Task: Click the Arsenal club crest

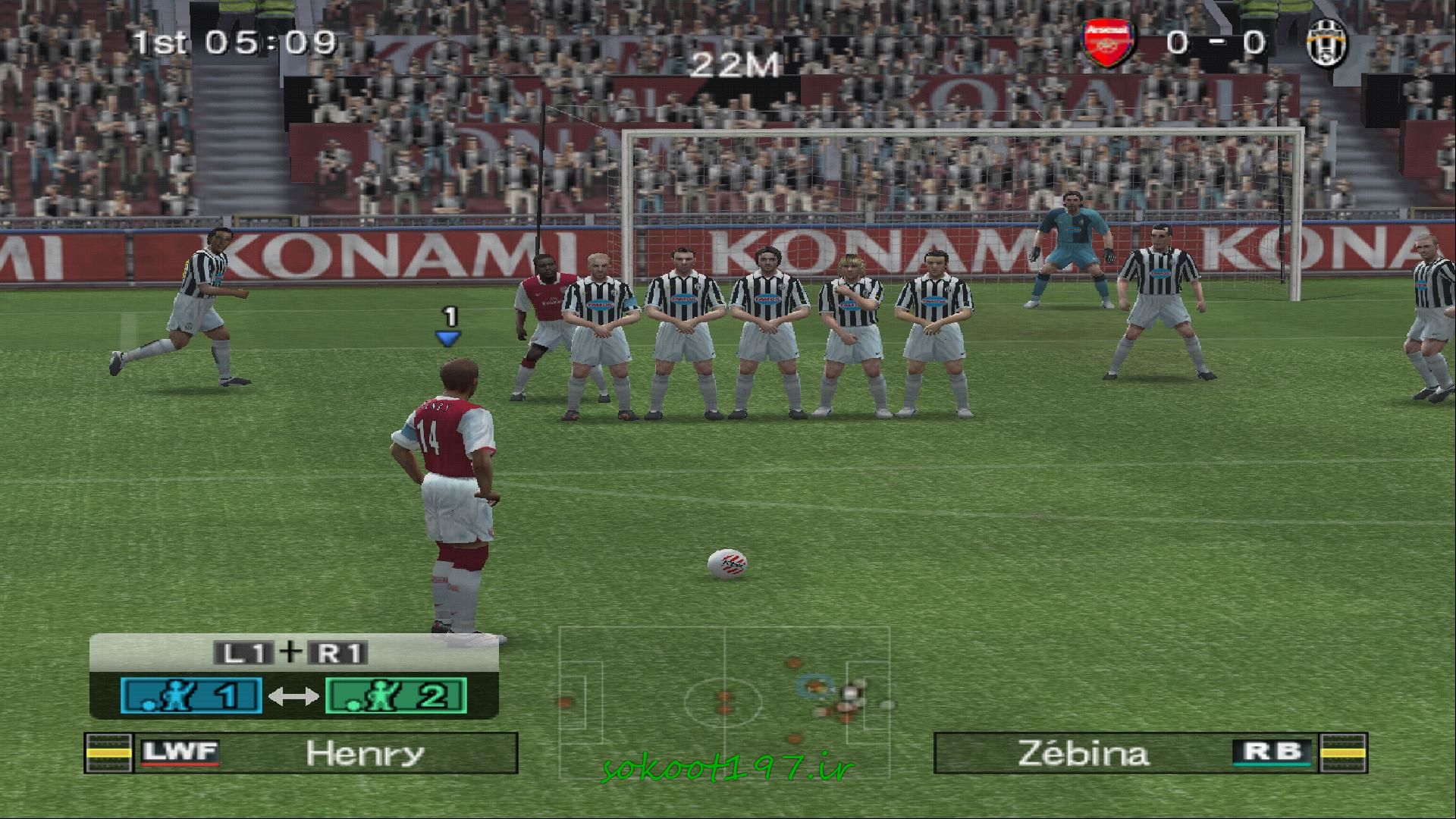Action: pos(1108,45)
